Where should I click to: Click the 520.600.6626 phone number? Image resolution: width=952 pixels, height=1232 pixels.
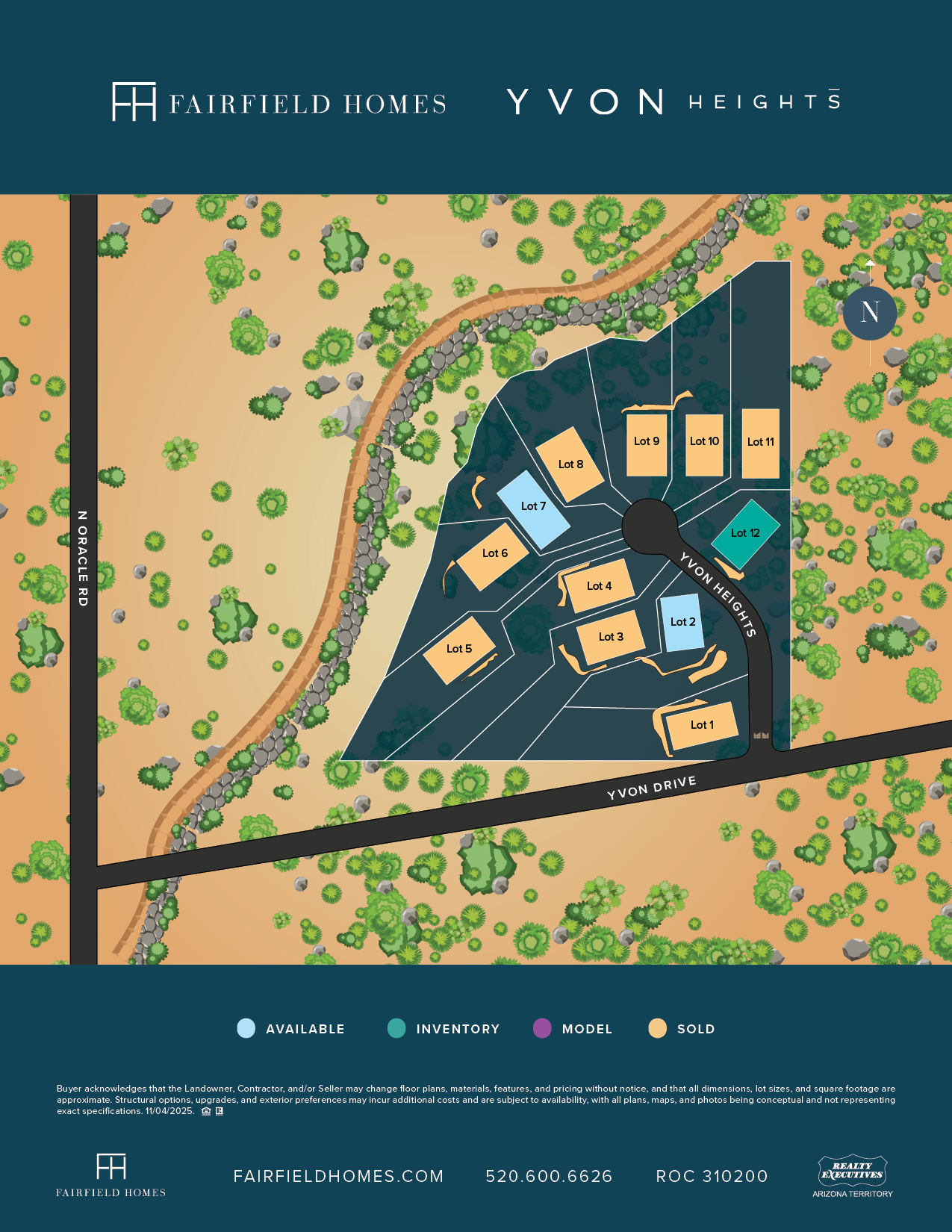[549, 1177]
